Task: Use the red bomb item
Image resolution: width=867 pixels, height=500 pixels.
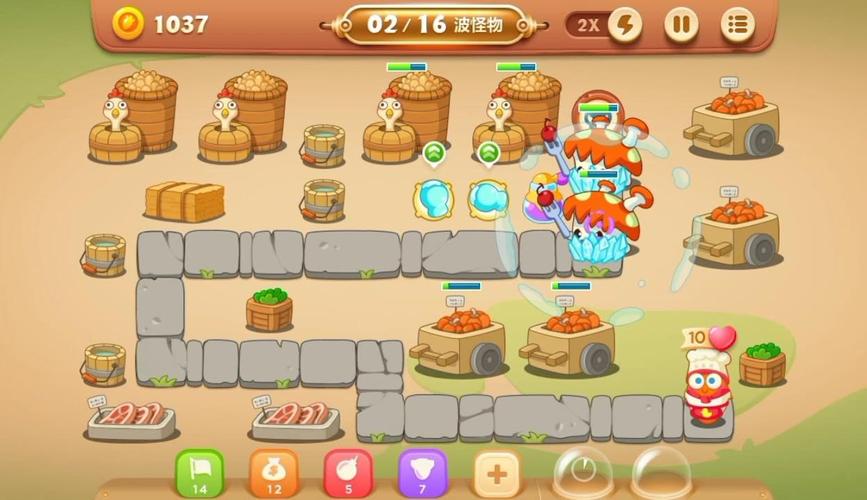Action: click(x=348, y=471)
